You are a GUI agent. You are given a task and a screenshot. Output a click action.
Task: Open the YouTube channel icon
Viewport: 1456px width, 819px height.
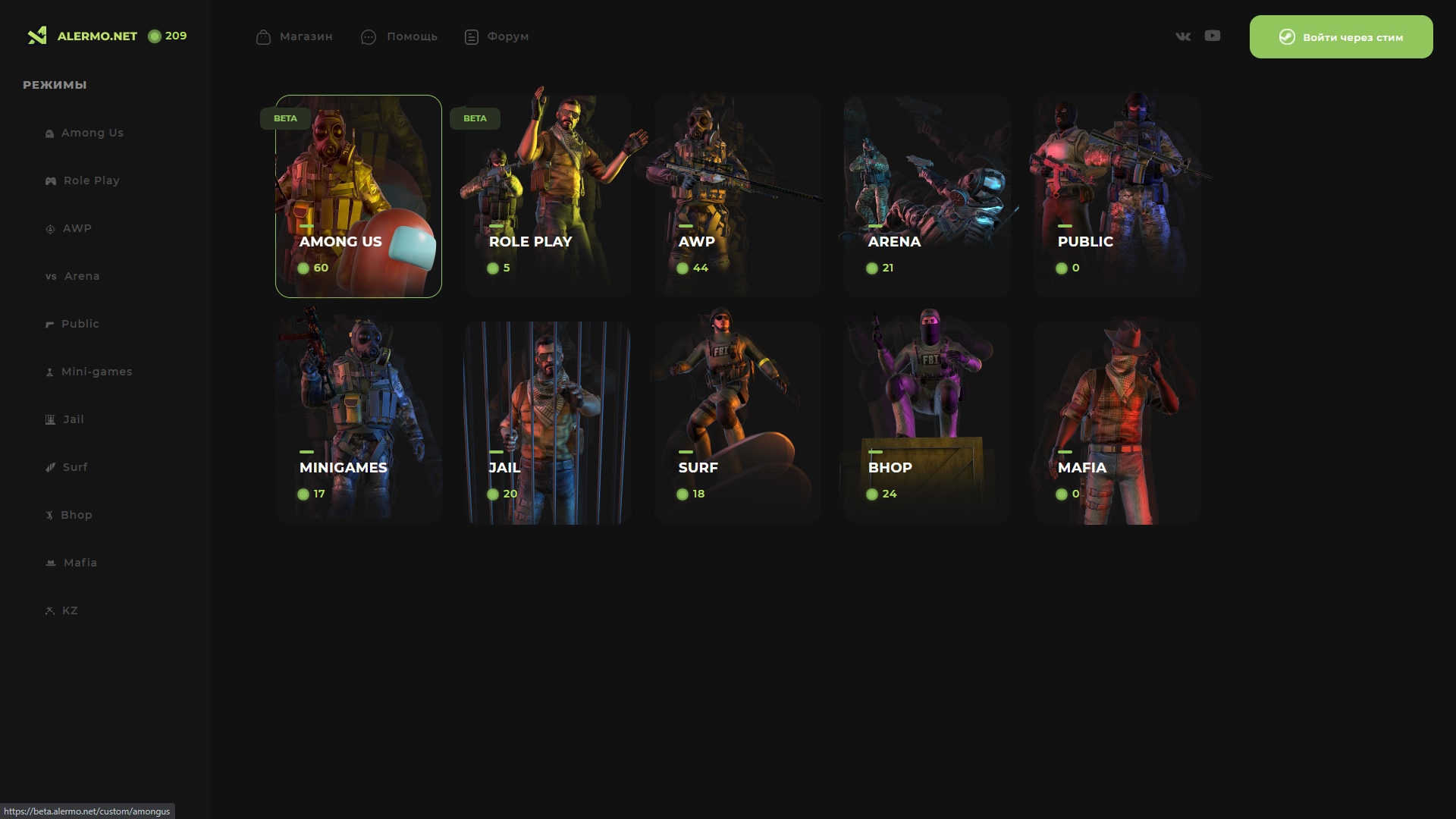[1213, 36]
